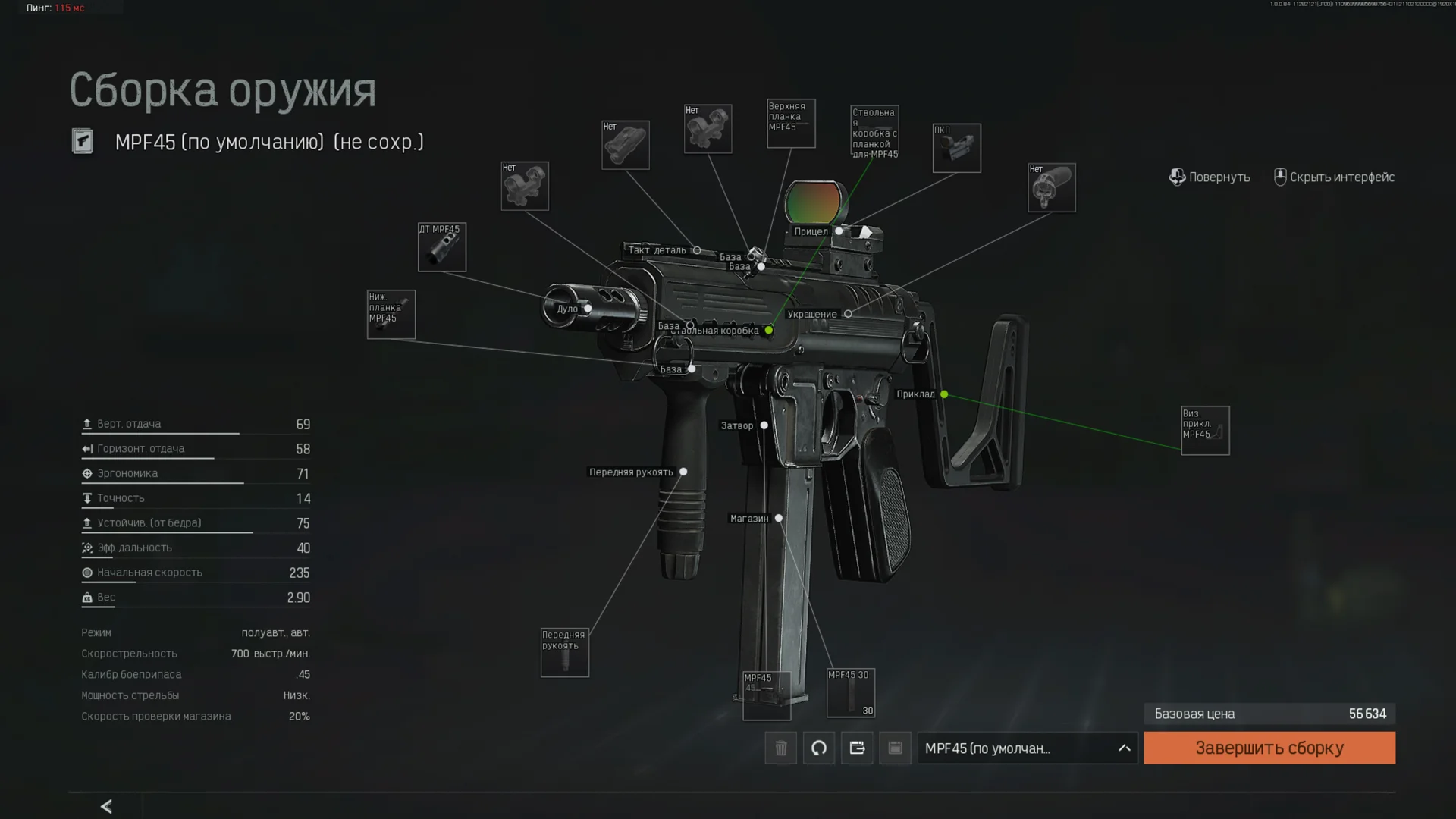The height and width of the screenshot is (819, 1456).
Task: Select the Виз. прикл. MPF45 stock slot
Action: click(x=1205, y=431)
